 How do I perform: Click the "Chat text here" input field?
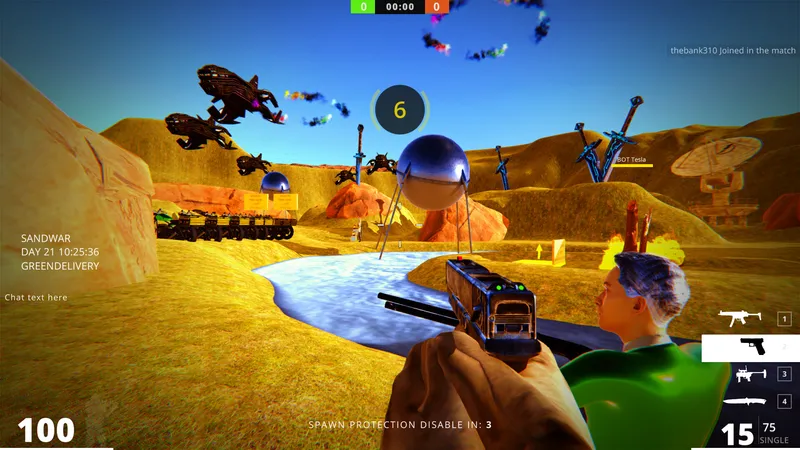click(36, 297)
